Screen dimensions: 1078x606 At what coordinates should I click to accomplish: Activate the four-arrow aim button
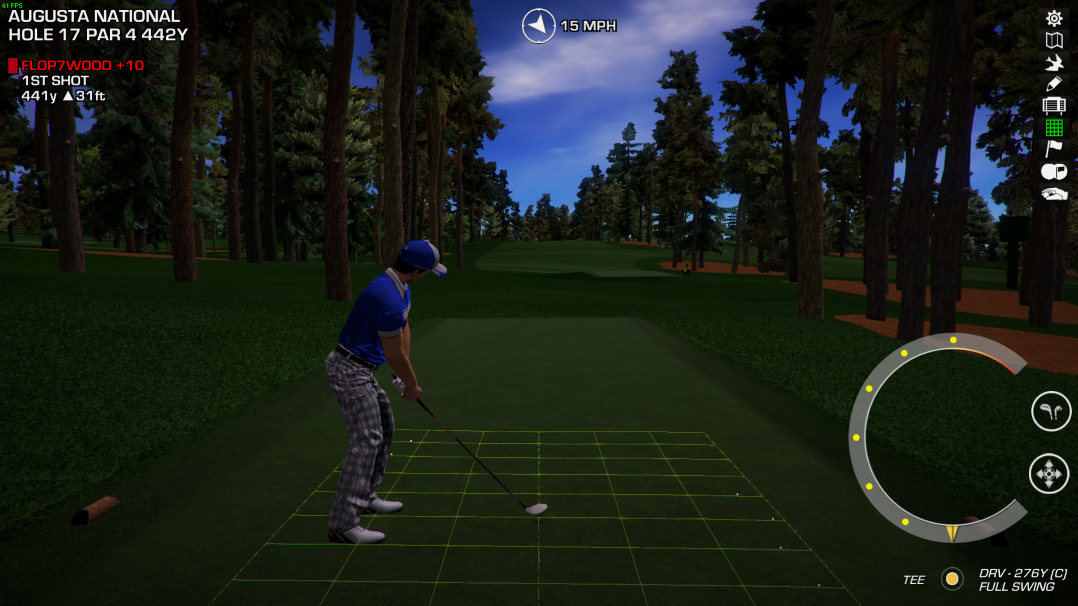coord(1049,473)
